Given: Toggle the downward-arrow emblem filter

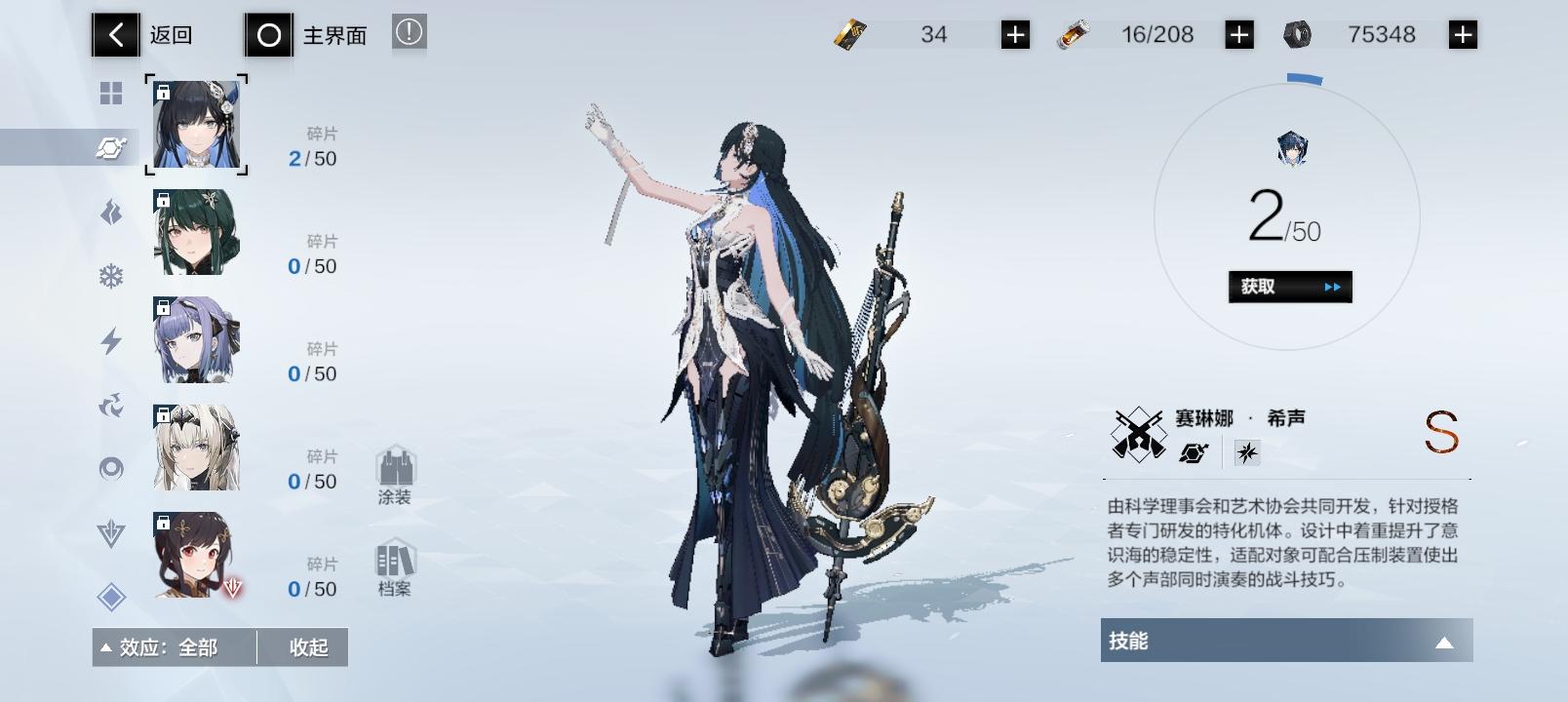Looking at the screenshot, I should tap(112, 529).
